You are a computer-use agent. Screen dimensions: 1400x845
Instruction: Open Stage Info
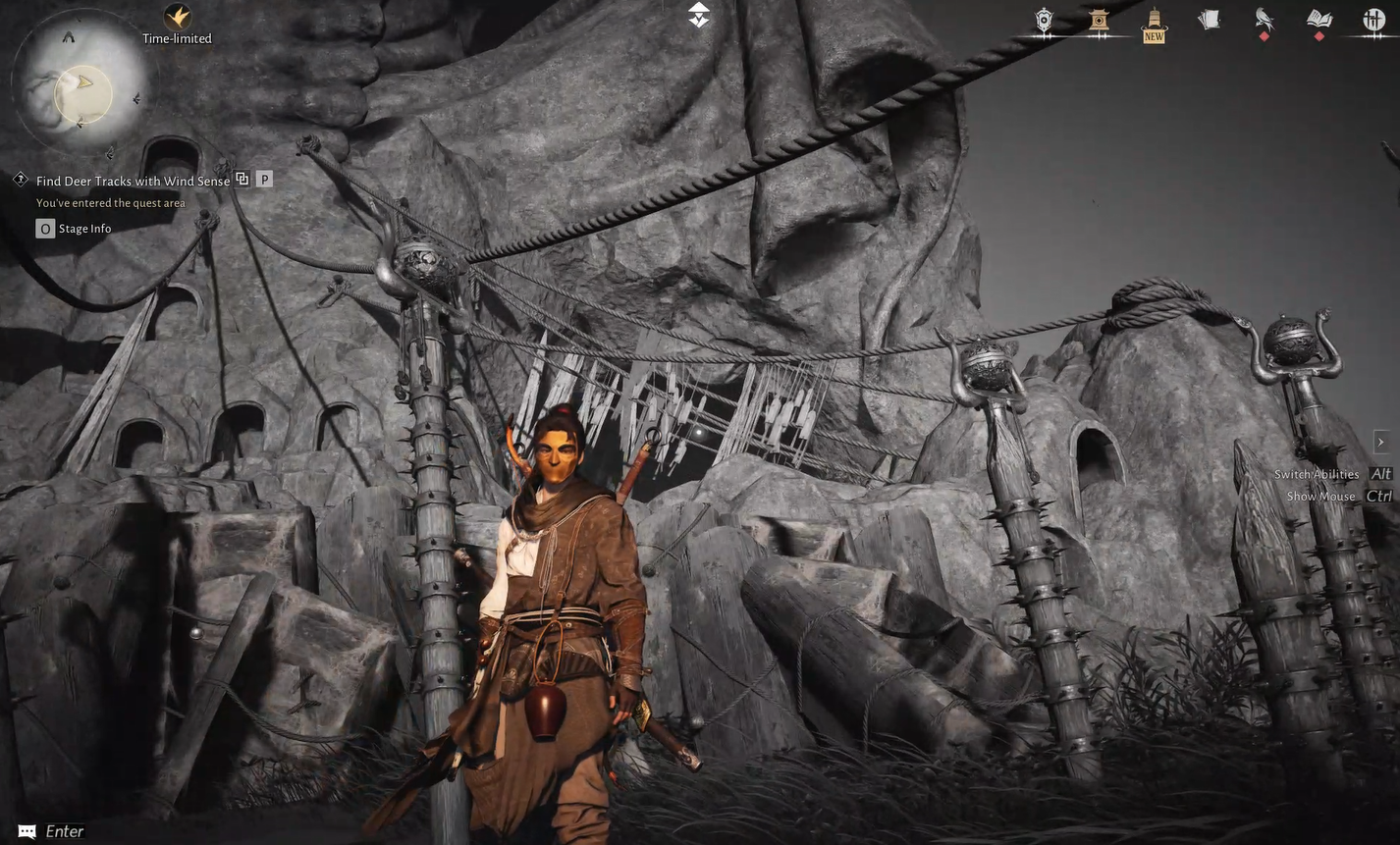click(74, 229)
